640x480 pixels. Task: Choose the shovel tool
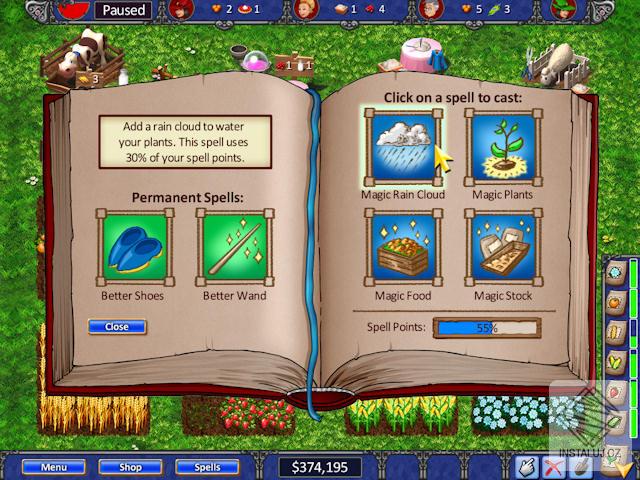tap(579, 466)
